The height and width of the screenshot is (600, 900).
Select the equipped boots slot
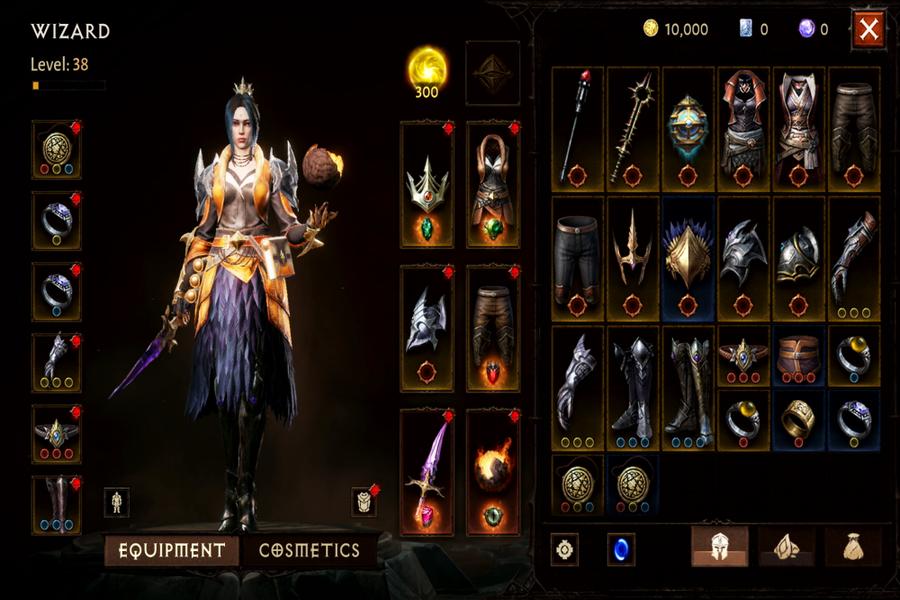click(56, 505)
